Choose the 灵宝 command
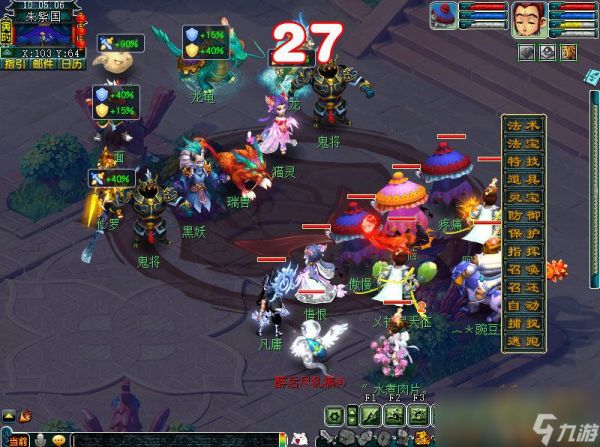Screen dimensions: 600x447 pos(524,197)
